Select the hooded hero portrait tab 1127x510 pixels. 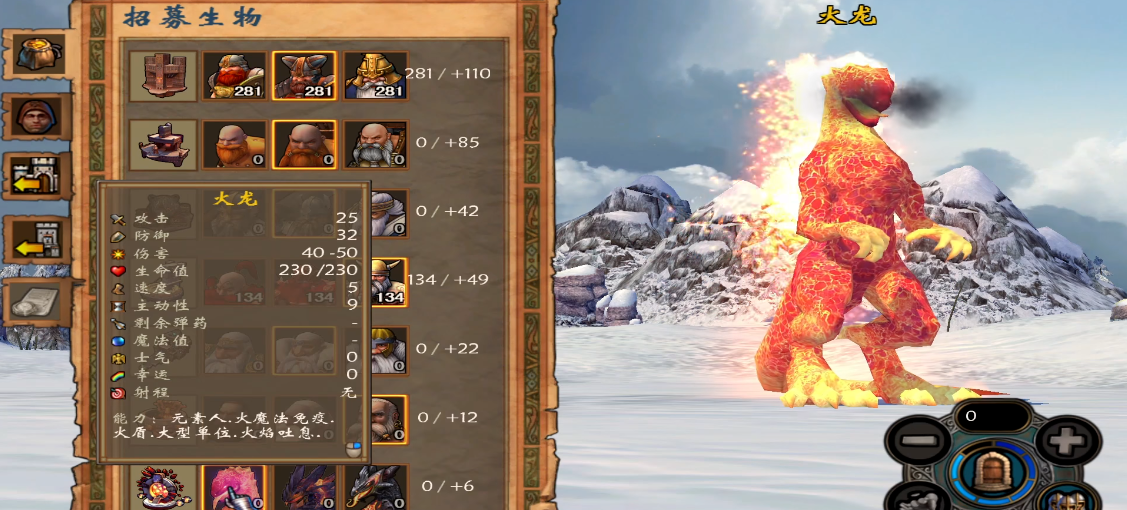tap(38, 117)
